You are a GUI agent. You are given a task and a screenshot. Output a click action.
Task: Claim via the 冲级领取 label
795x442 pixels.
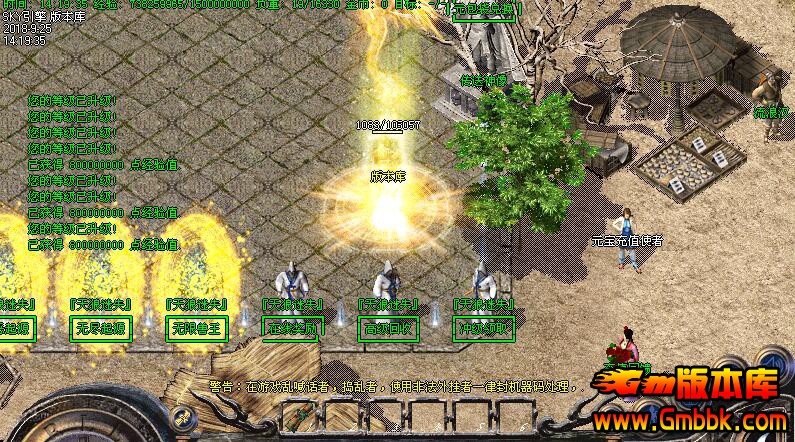pyautogui.click(x=483, y=328)
